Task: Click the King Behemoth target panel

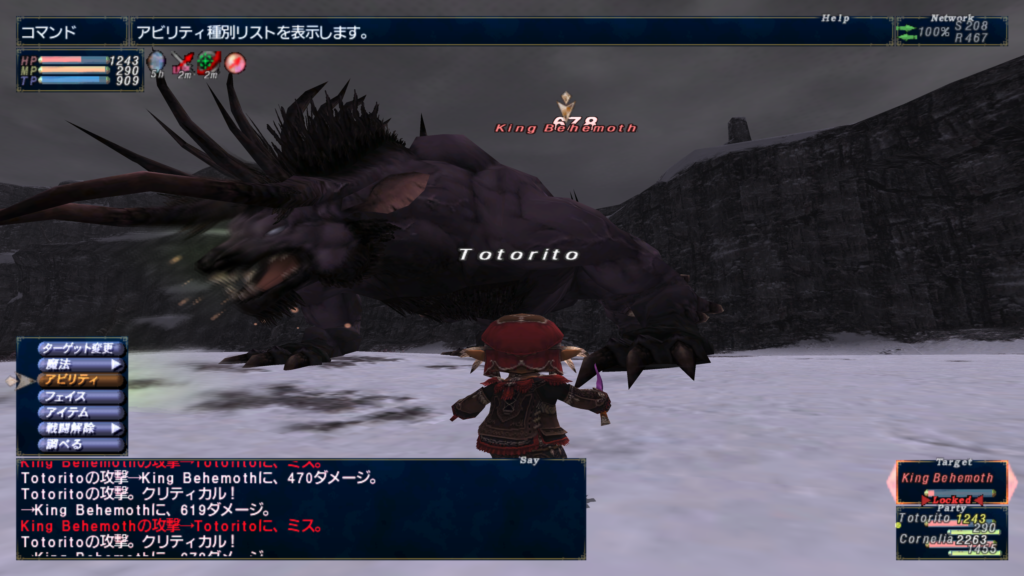Action: [x=950, y=480]
